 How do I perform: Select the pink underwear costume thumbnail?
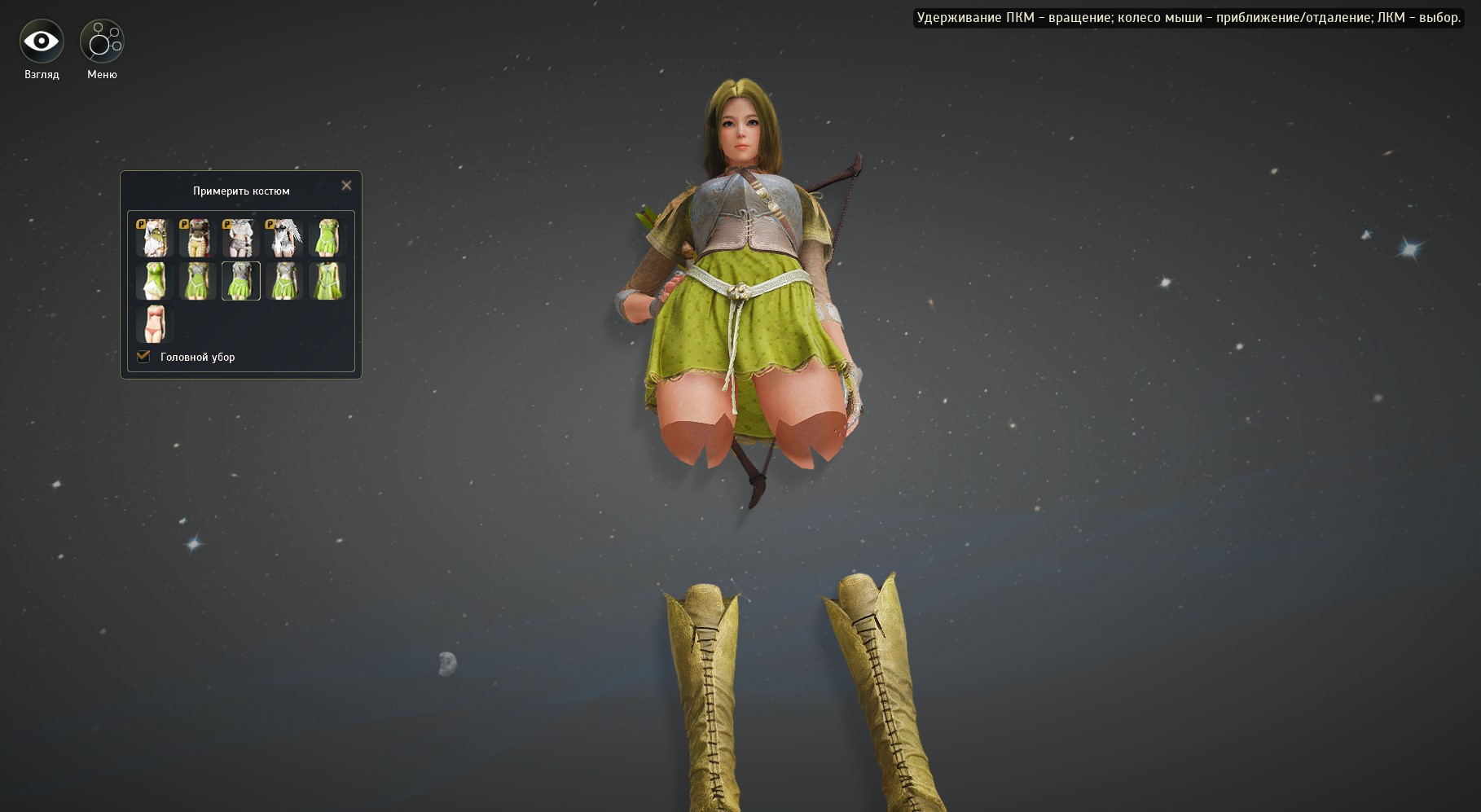click(x=154, y=324)
